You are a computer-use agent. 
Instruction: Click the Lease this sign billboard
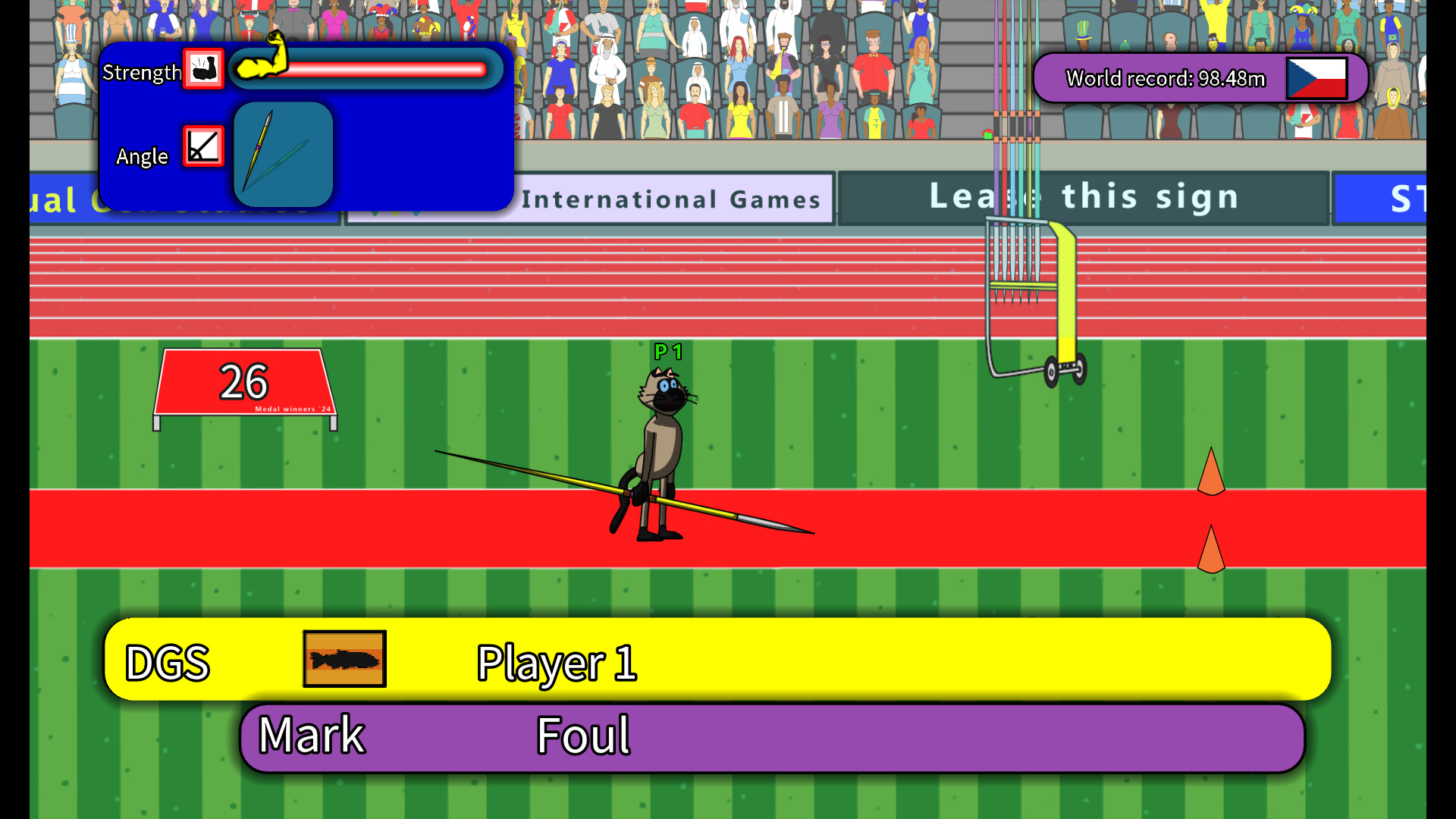[1083, 197]
